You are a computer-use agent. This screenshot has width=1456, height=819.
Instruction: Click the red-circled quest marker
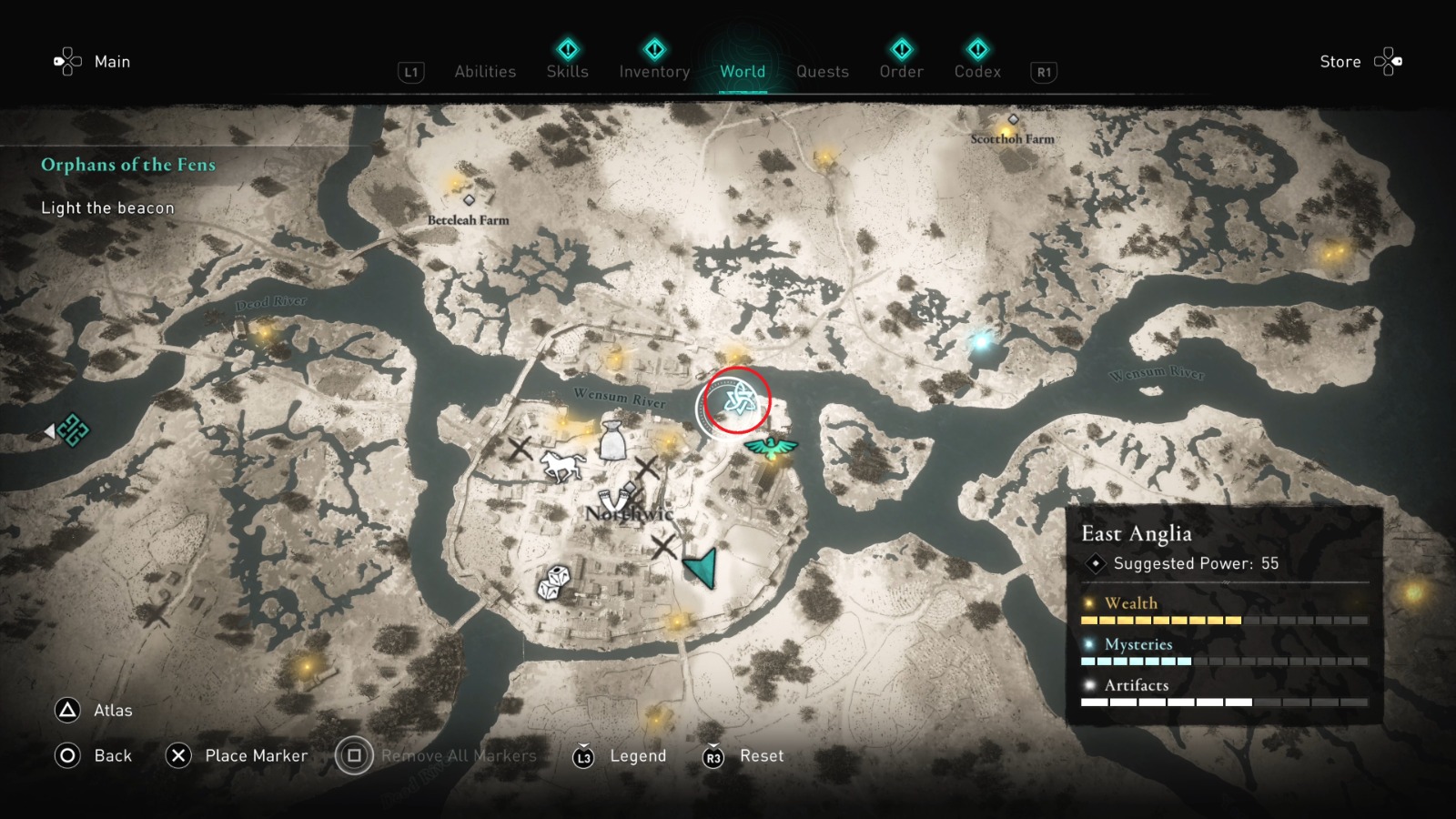736,399
